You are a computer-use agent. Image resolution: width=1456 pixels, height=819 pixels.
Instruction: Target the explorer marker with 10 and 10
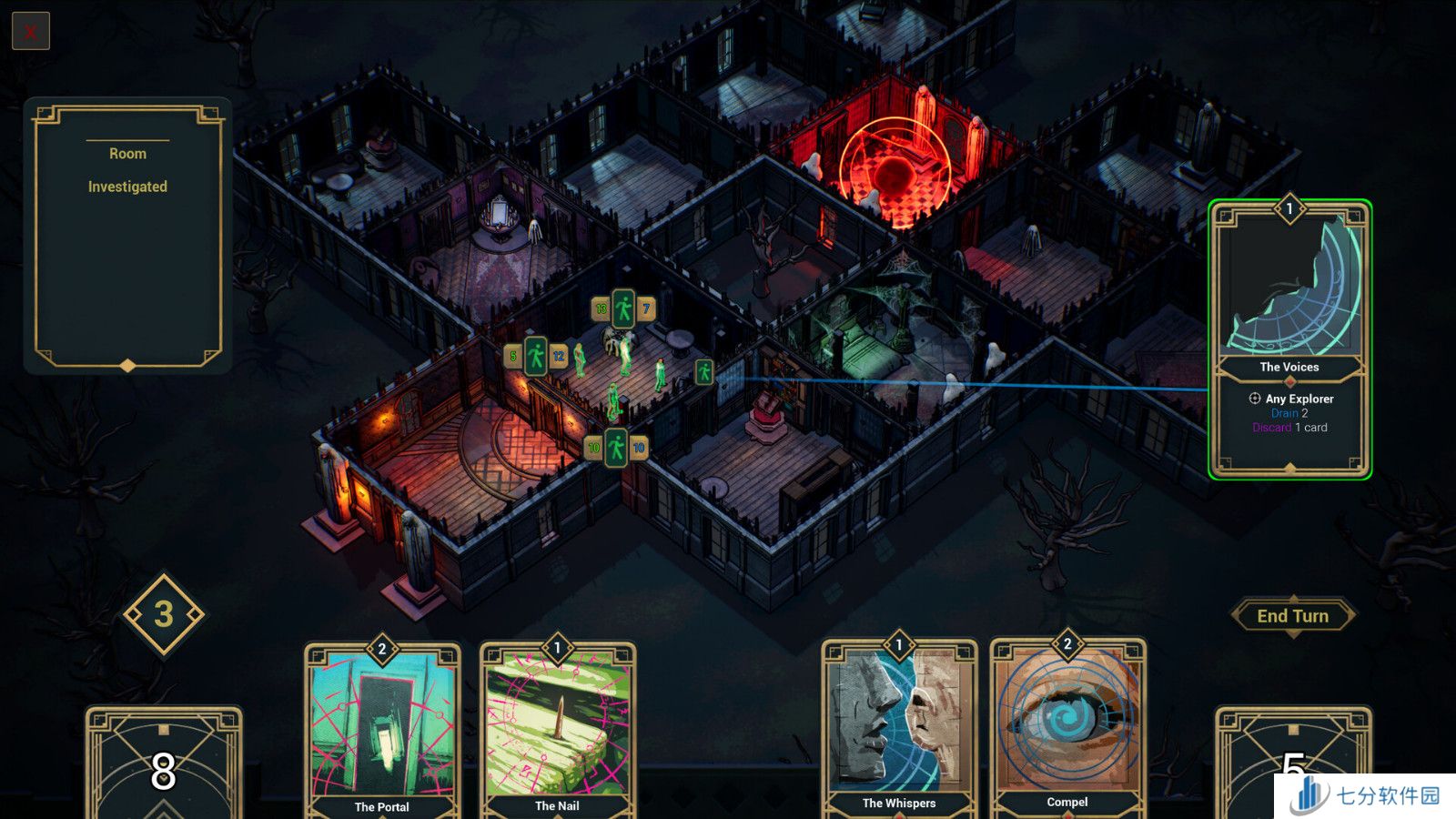tap(616, 447)
